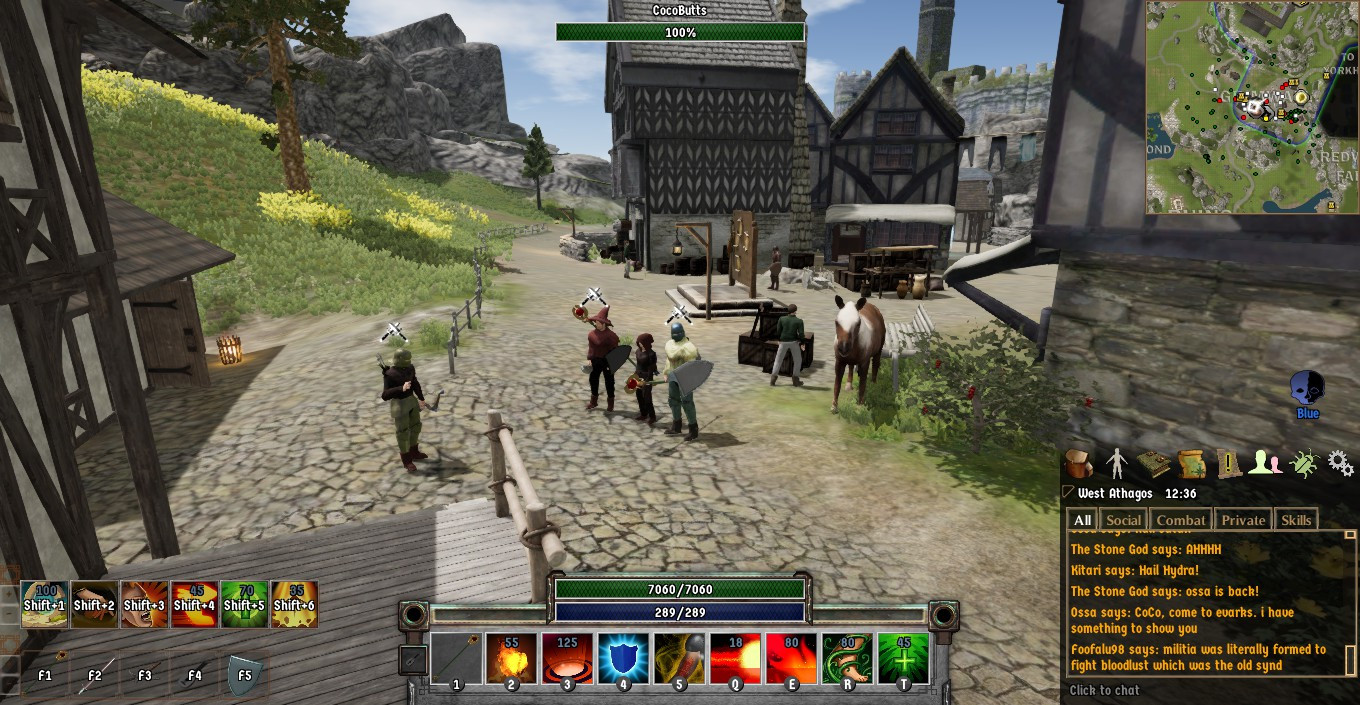The width and height of the screenshot is (1360, 705).
Task: Cast the green cross healing spell on slot T
Action: coord(903,659)
